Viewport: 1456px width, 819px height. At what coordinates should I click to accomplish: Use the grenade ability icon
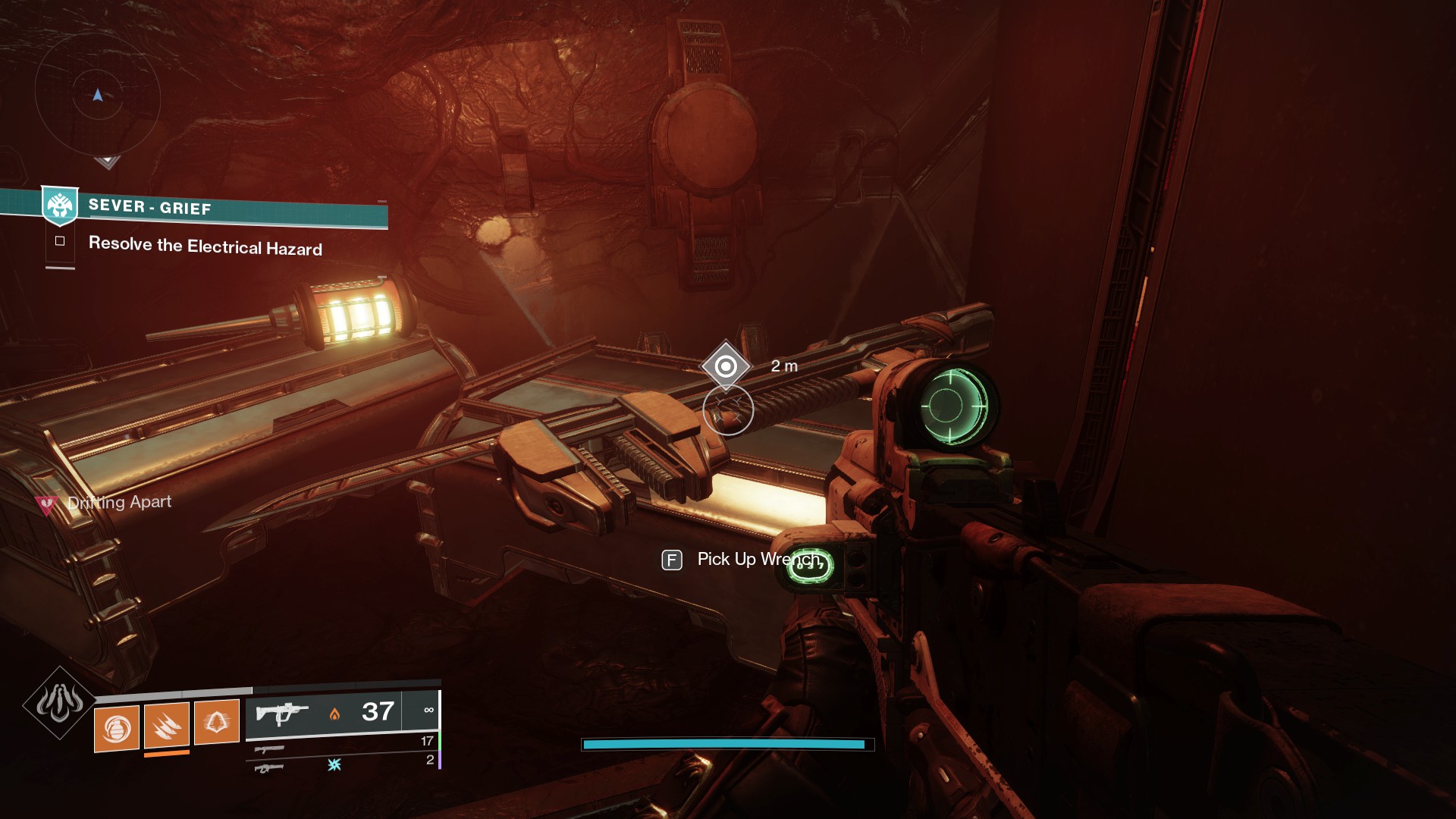(x=116, y=729)
